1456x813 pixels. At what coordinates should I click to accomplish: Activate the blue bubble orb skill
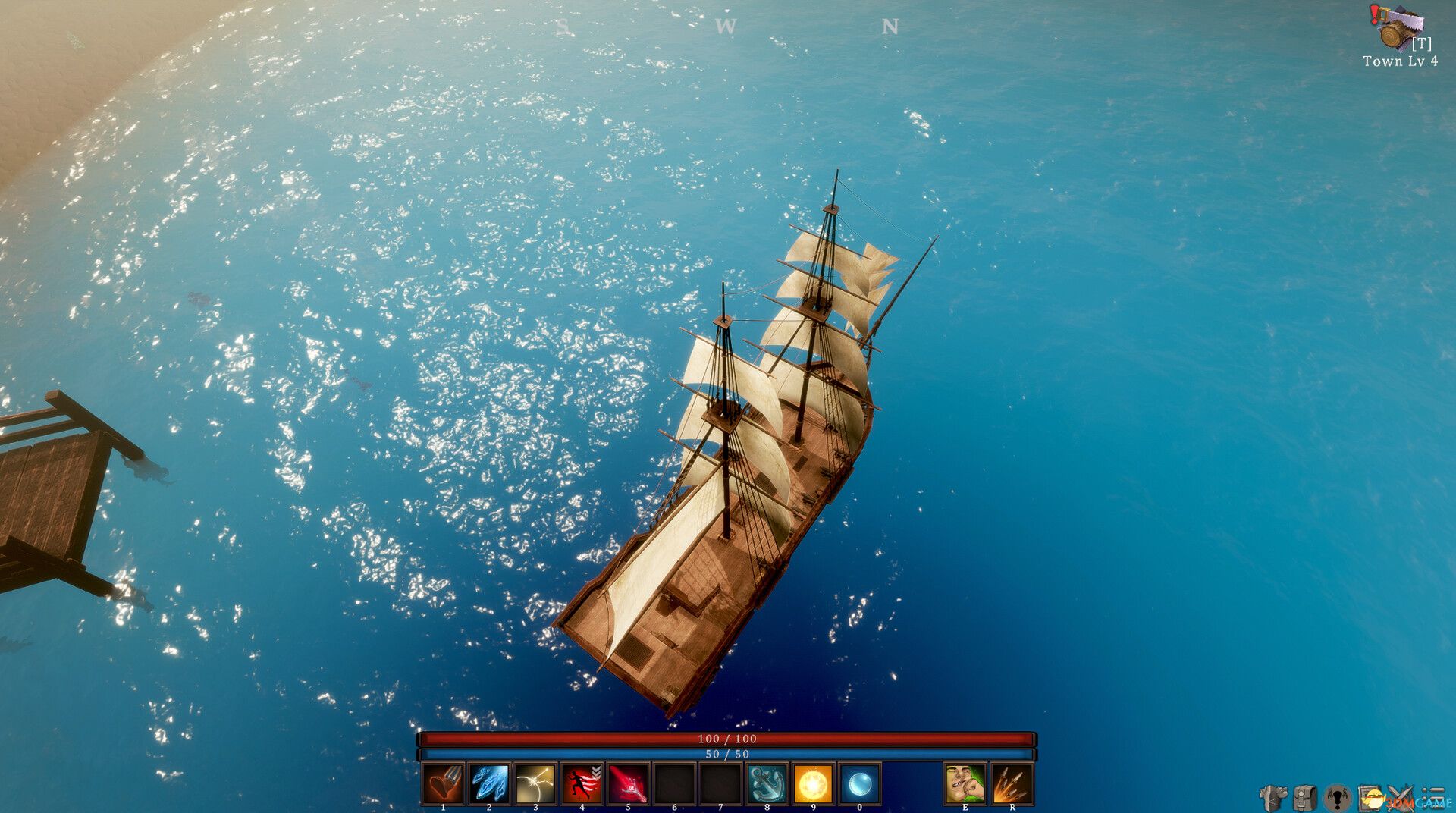pos(859,783)
